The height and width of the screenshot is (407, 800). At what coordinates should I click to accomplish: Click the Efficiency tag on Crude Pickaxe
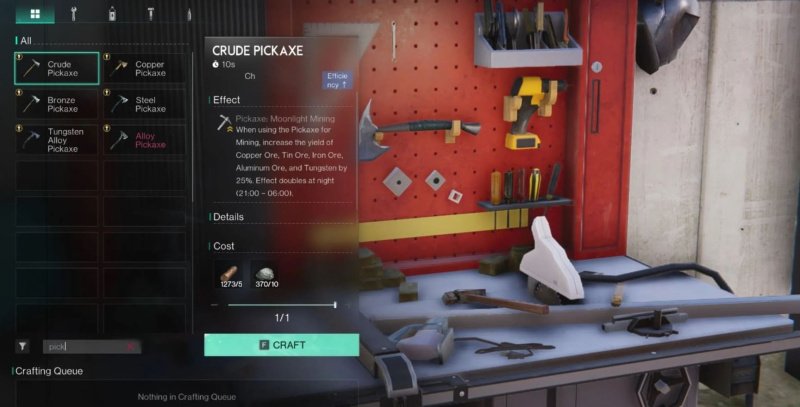tap(337, 80)
